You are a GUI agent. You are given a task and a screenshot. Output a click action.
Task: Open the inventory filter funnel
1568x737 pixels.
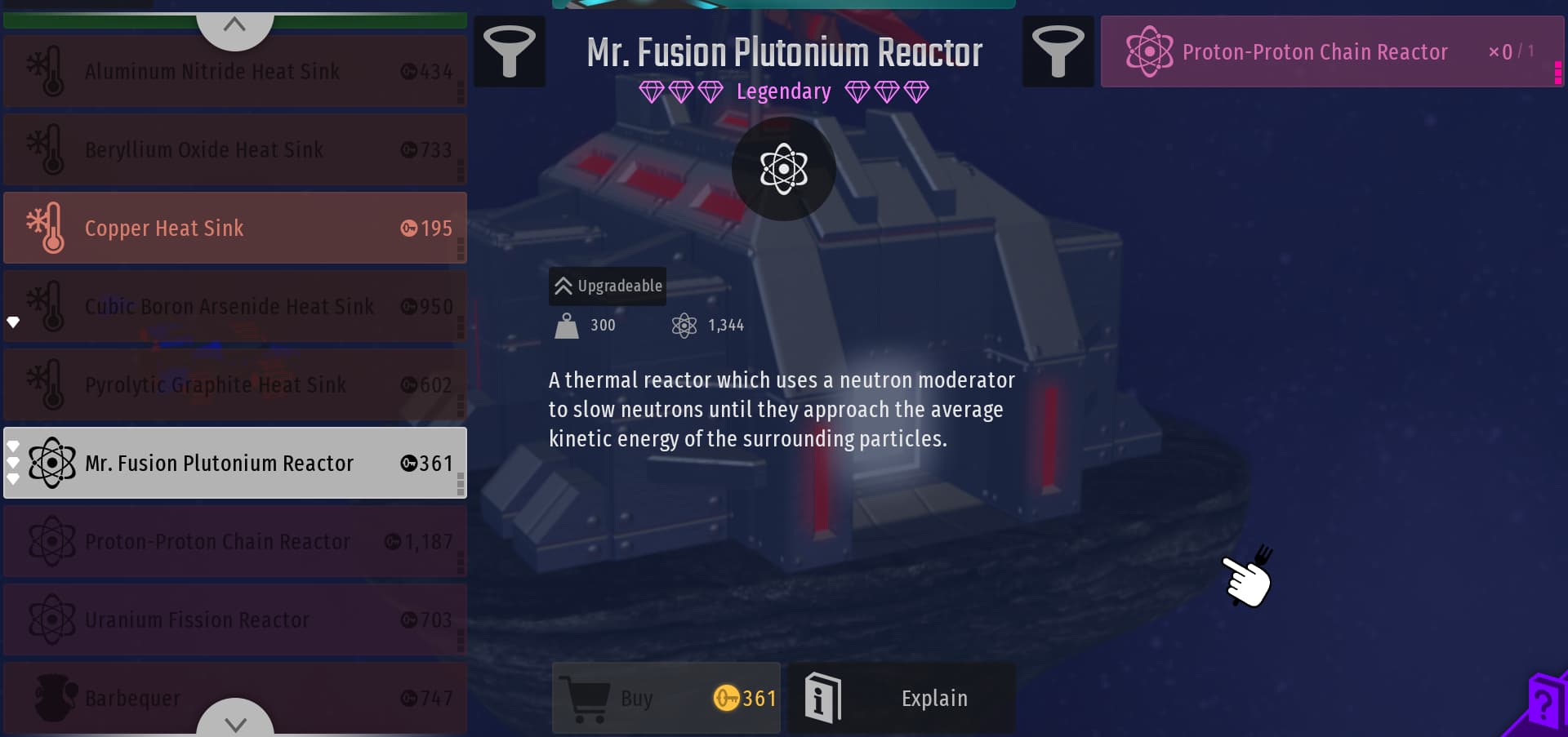(1058, 51)
